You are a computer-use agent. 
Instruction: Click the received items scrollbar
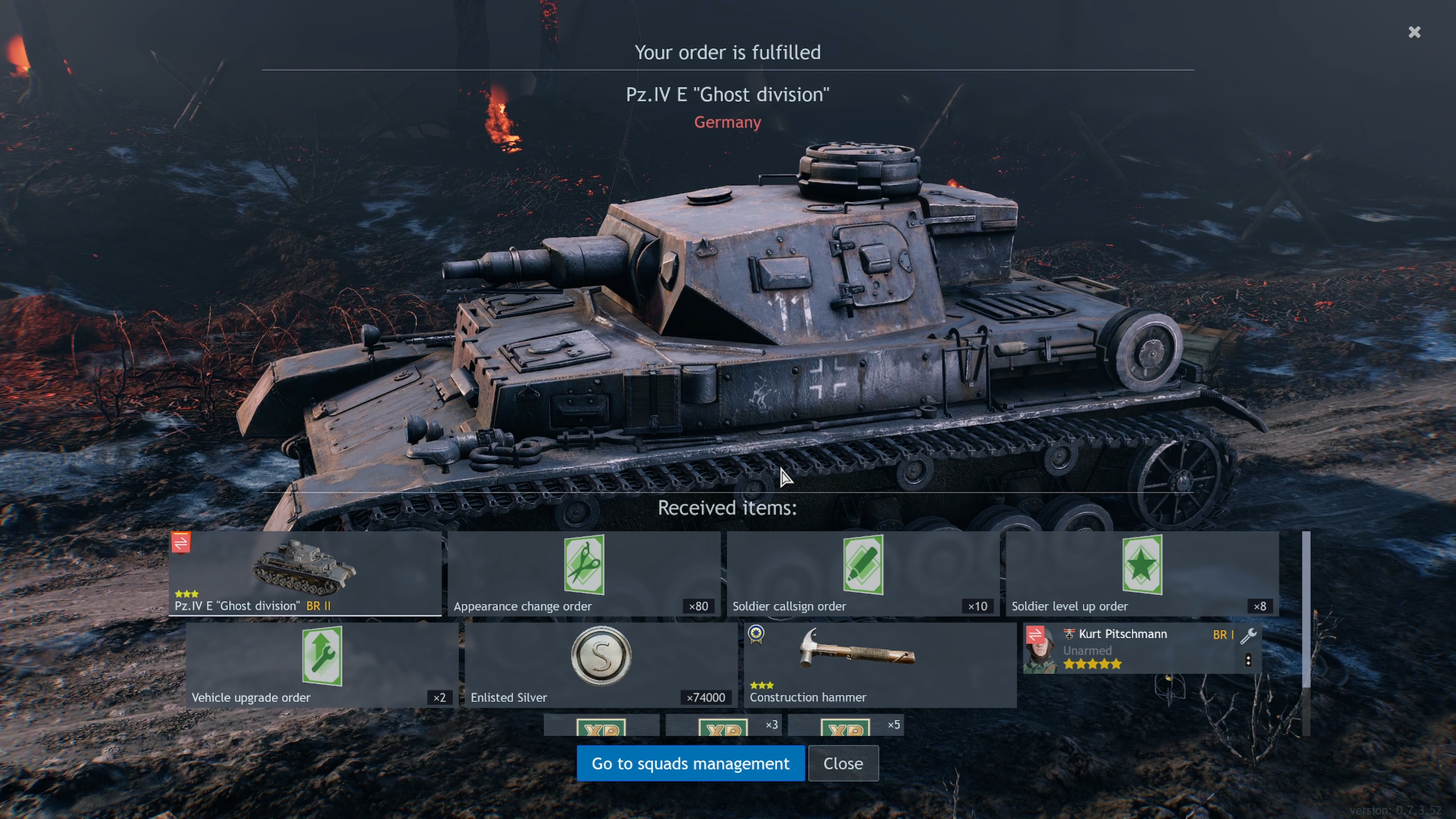(x=1305, y=610)
